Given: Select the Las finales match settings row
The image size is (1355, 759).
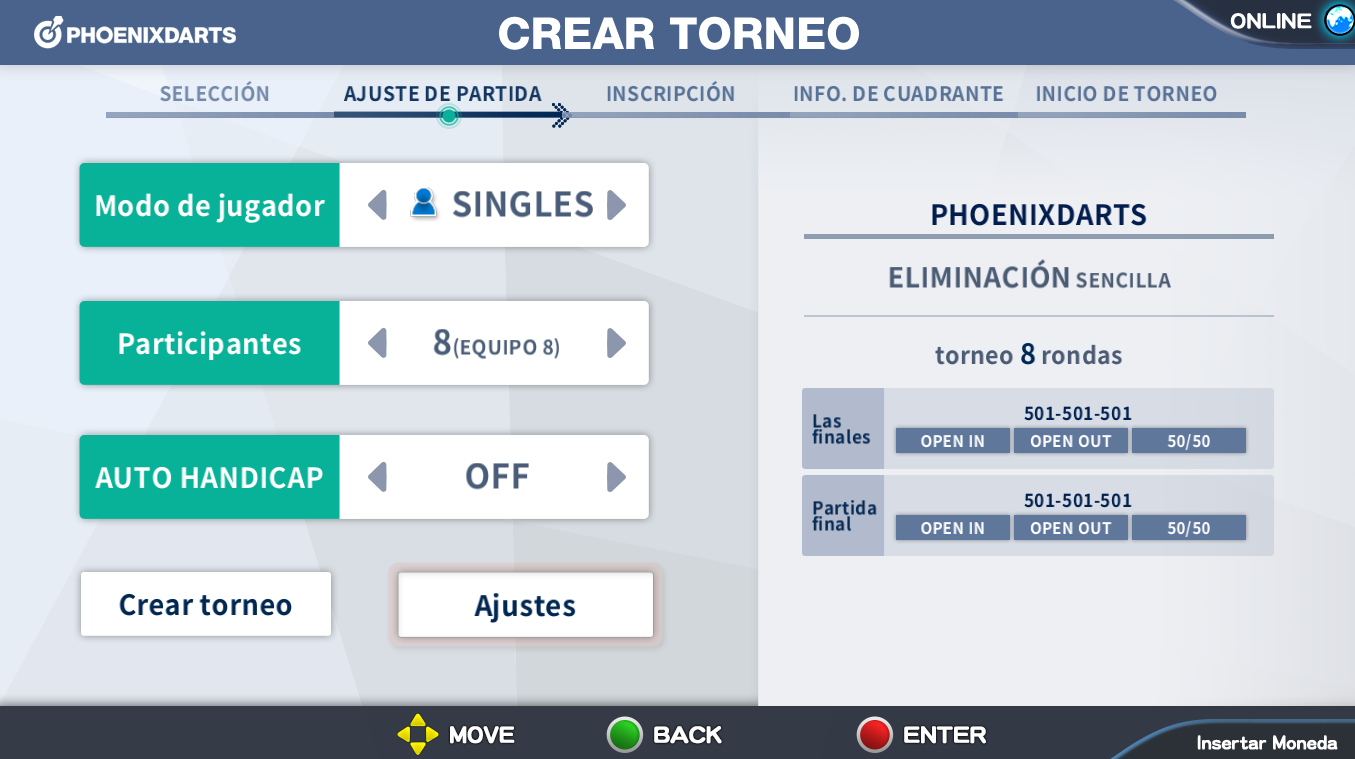Looking at the screenshot, I should [x=1037, y=429].
